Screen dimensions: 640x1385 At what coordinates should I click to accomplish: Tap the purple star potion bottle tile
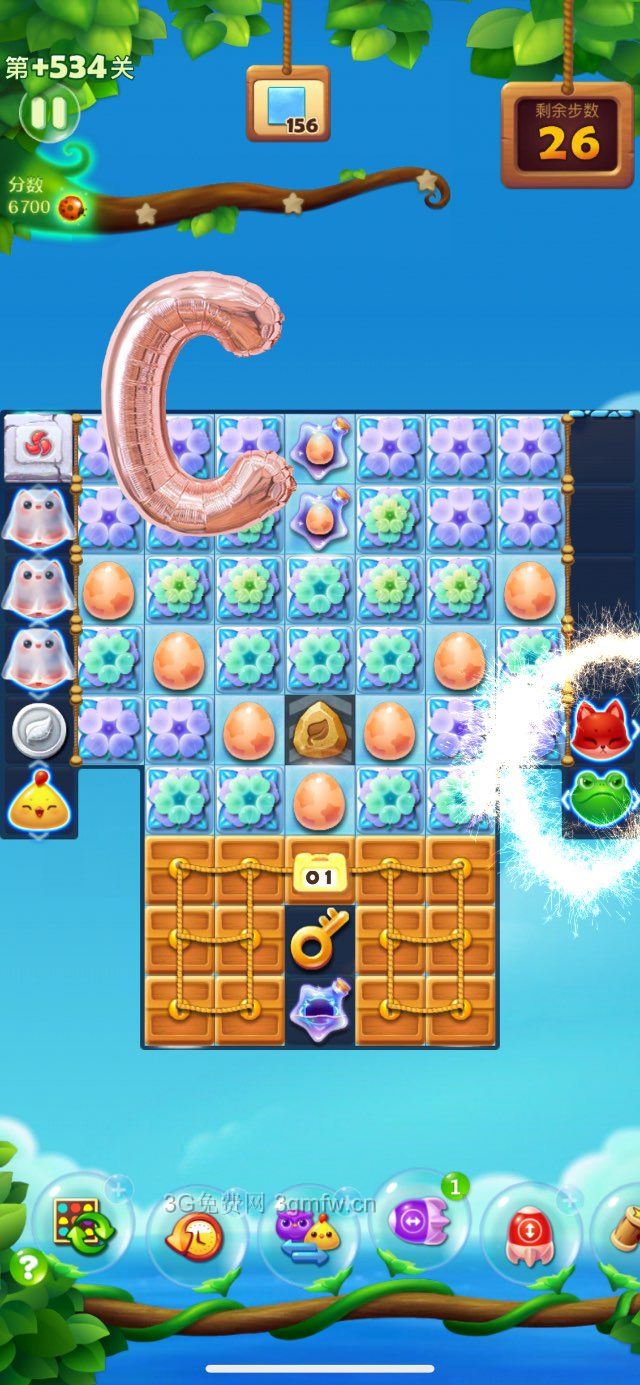coord(319,1008)
